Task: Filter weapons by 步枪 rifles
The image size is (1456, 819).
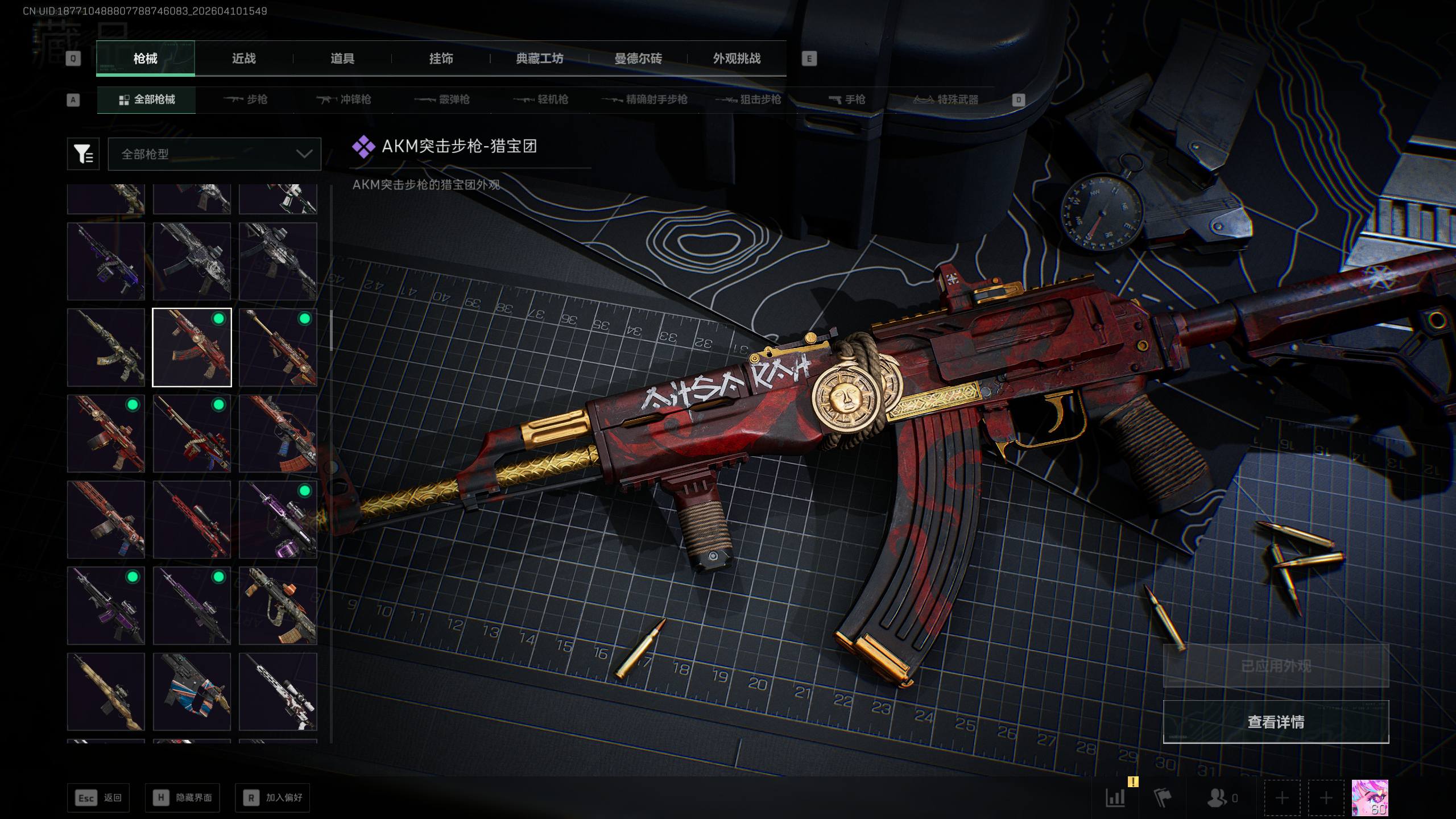Action: 246,100
